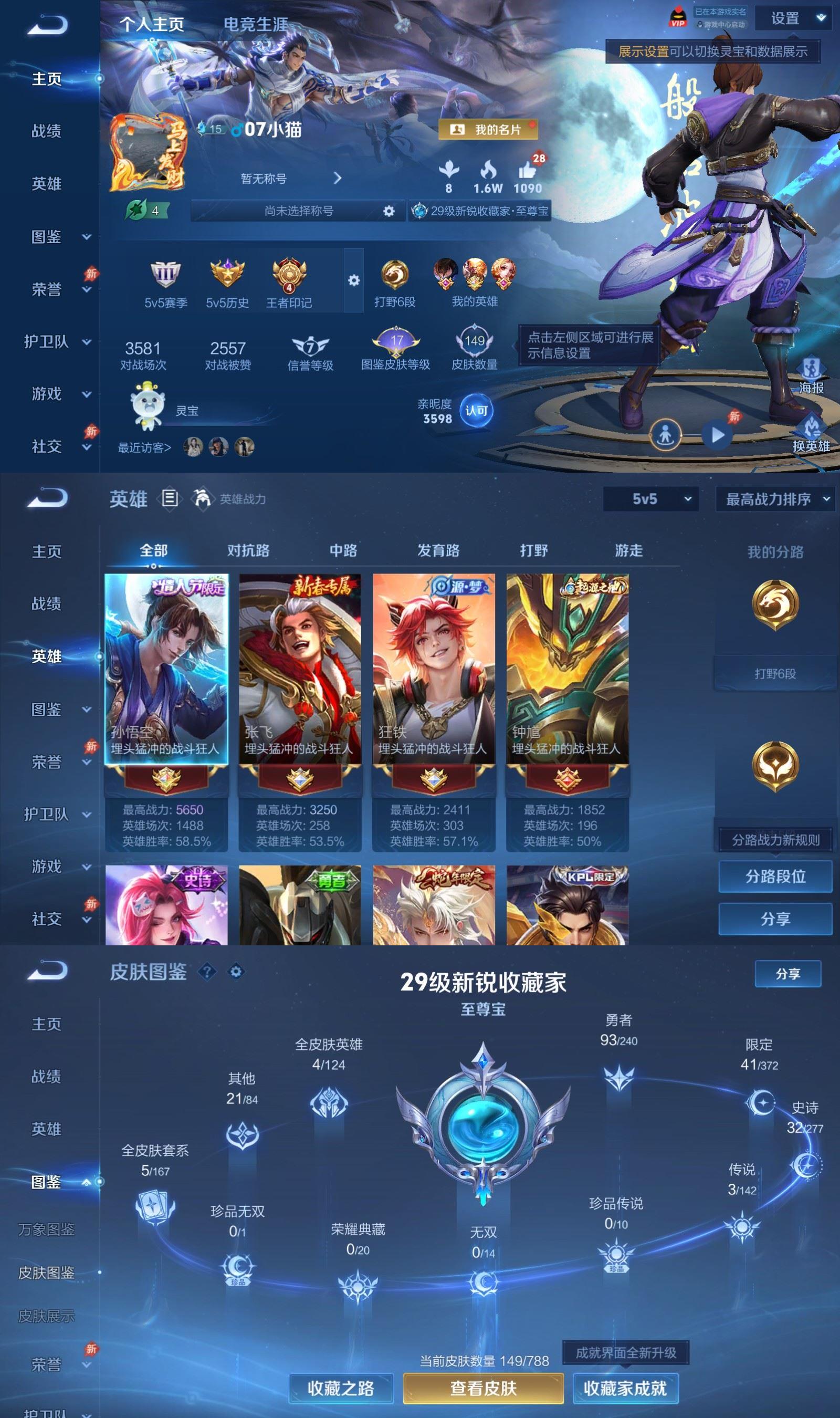The height and width of the screenshot is (1418, 840).
Task: Switch to the 电竞生涯 tab
Action: coord(255,24)
